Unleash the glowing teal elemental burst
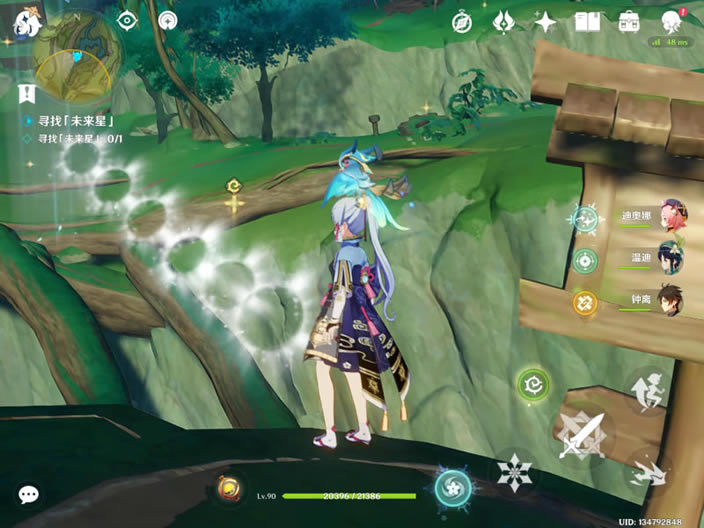 tap(453, 488)
